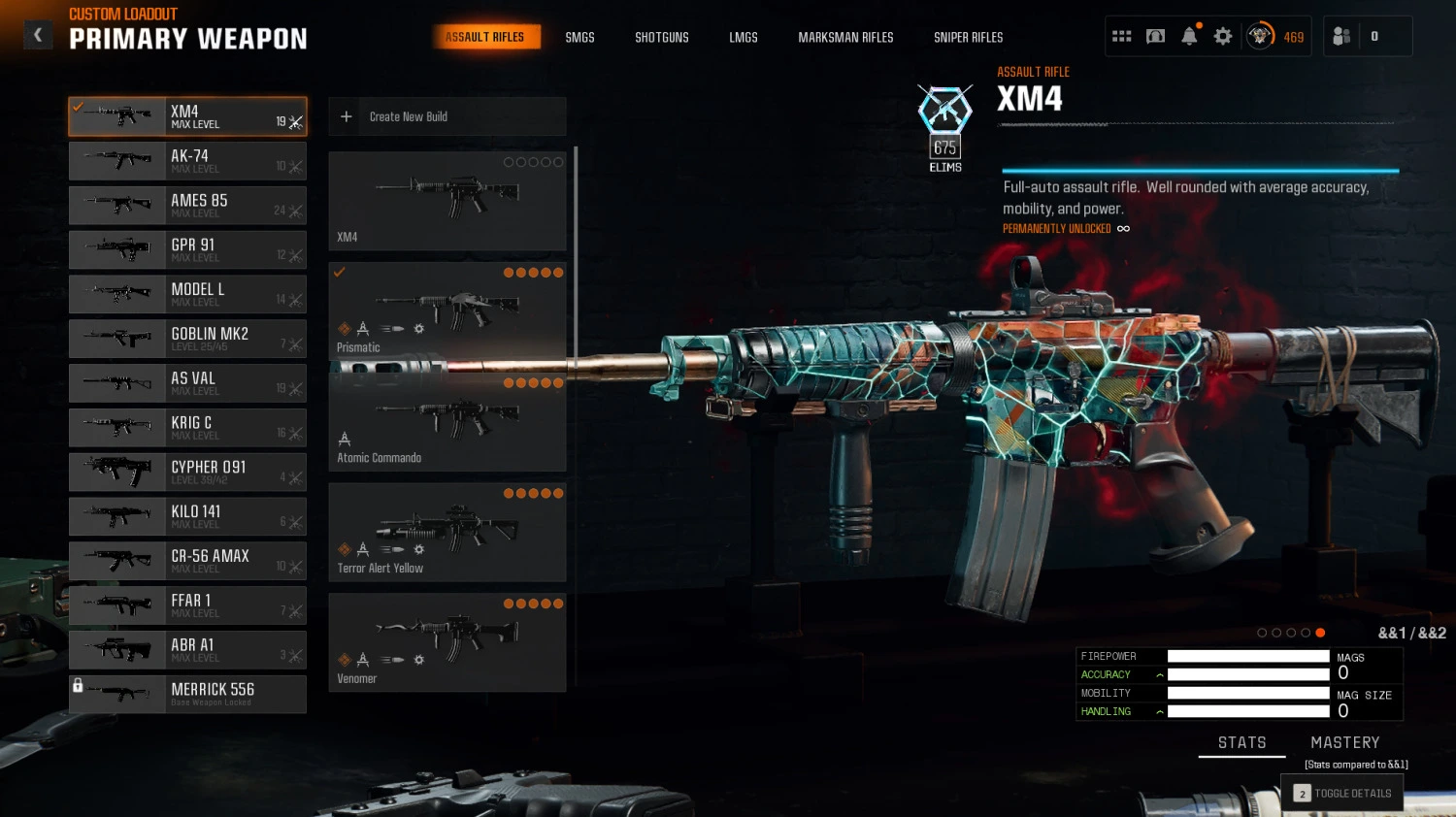Select the LMGs tab
Screen dimensions: 1456x817
[x=743, y=38]
